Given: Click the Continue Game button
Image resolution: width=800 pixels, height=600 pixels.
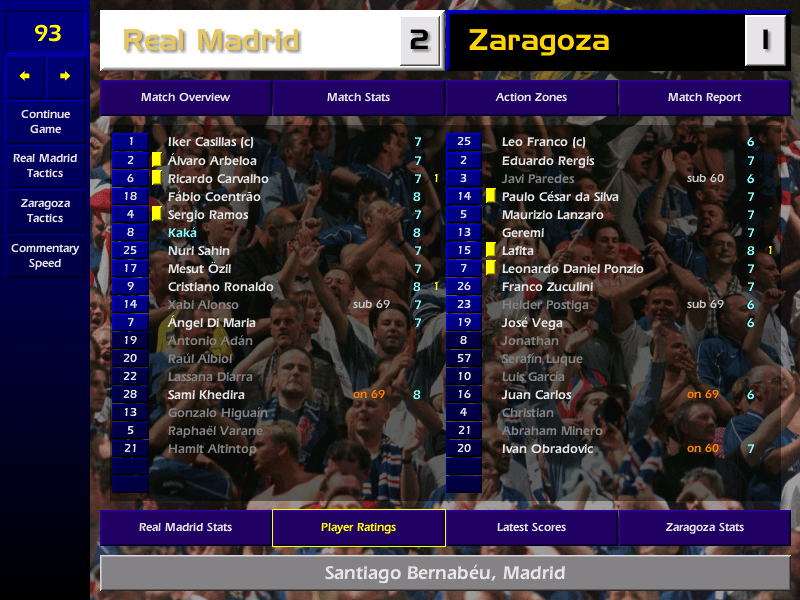Looking at the screenshot, I should pyautogui.click(x=45, y=121).
